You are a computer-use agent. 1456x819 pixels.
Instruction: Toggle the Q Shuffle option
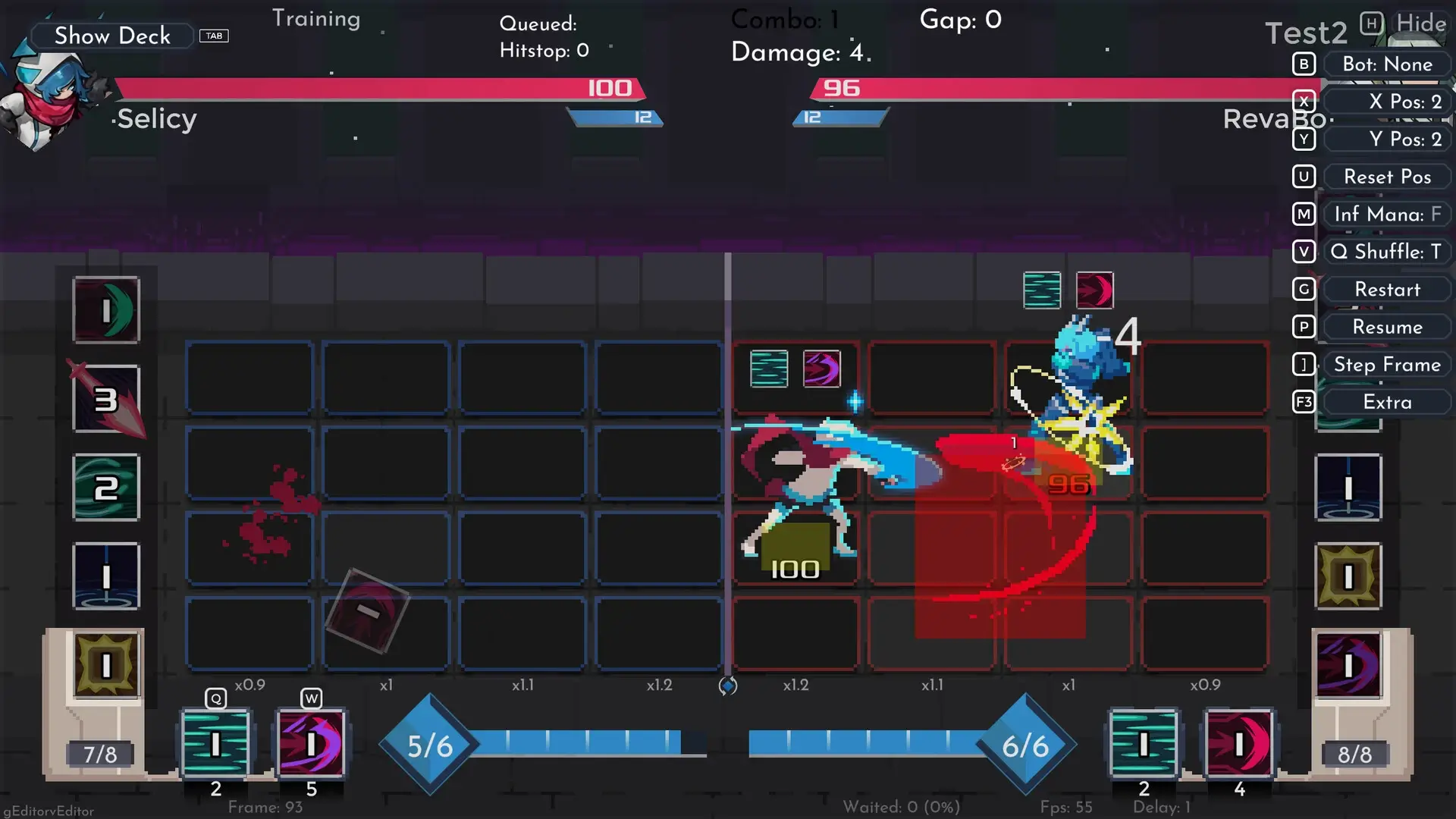pyautogui.click(x=1386, y=252)
